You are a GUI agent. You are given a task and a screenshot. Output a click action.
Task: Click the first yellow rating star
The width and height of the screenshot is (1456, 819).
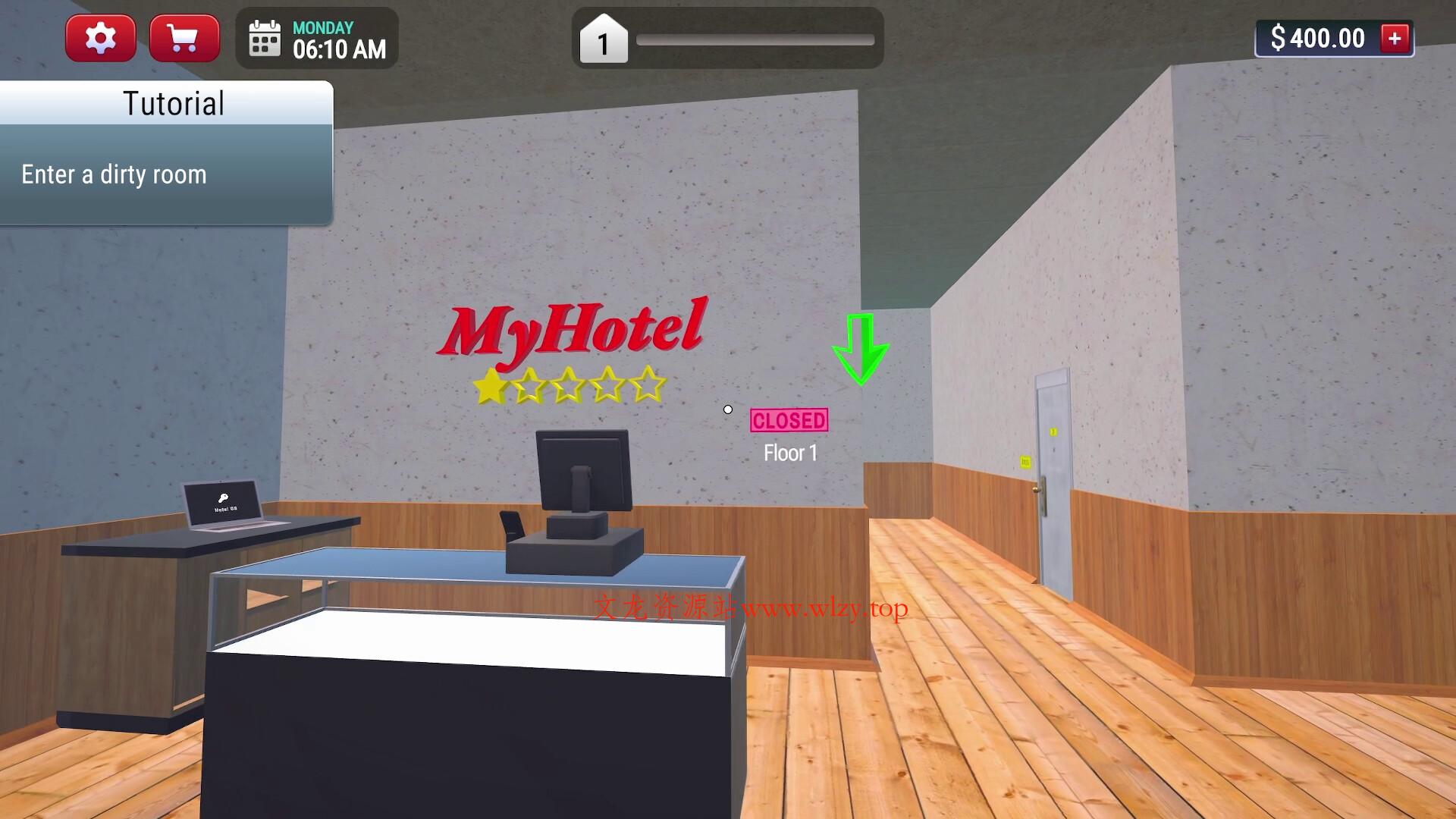[x=490, y=387]
